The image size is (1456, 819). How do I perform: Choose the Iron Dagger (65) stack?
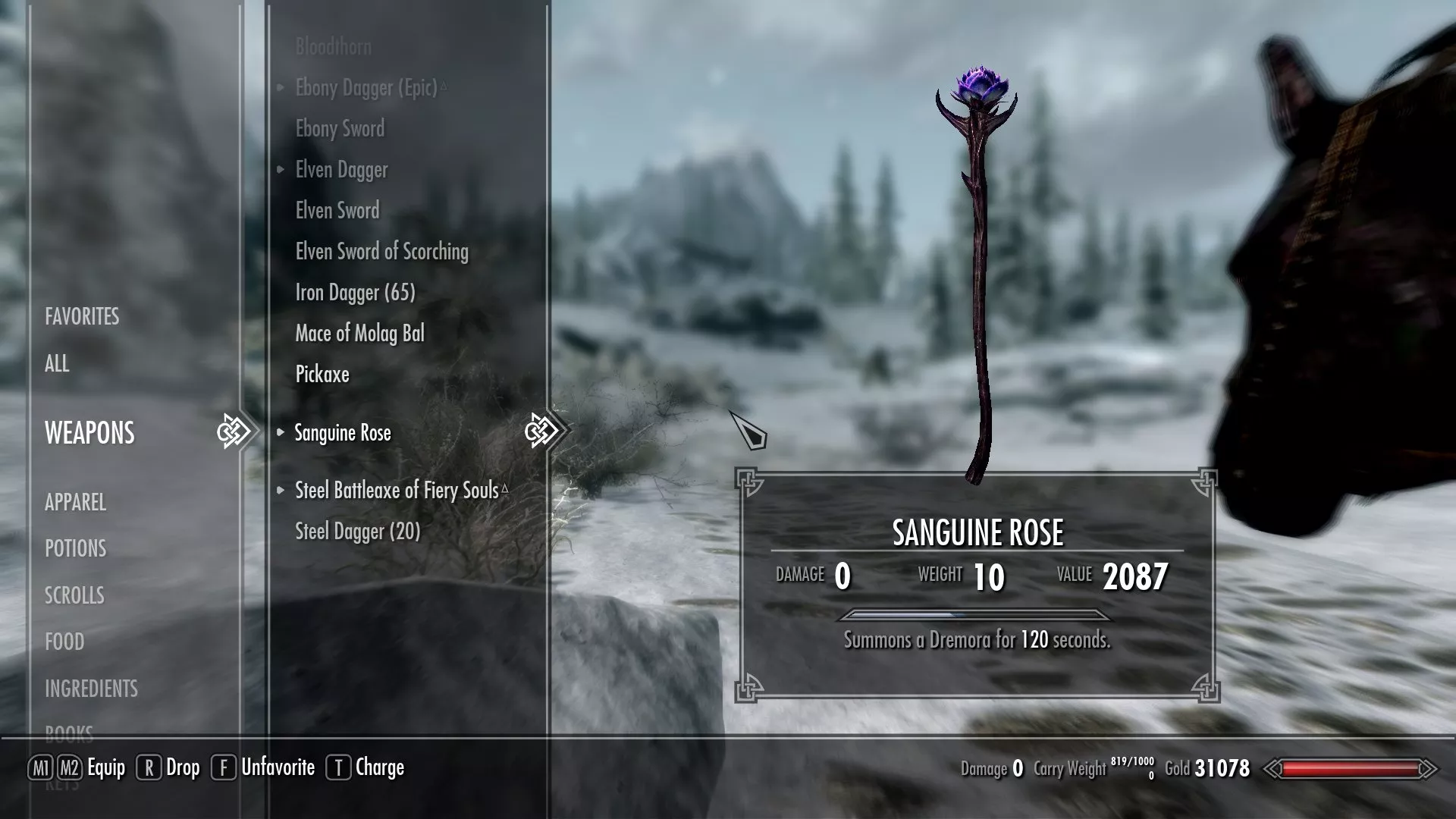355,293
